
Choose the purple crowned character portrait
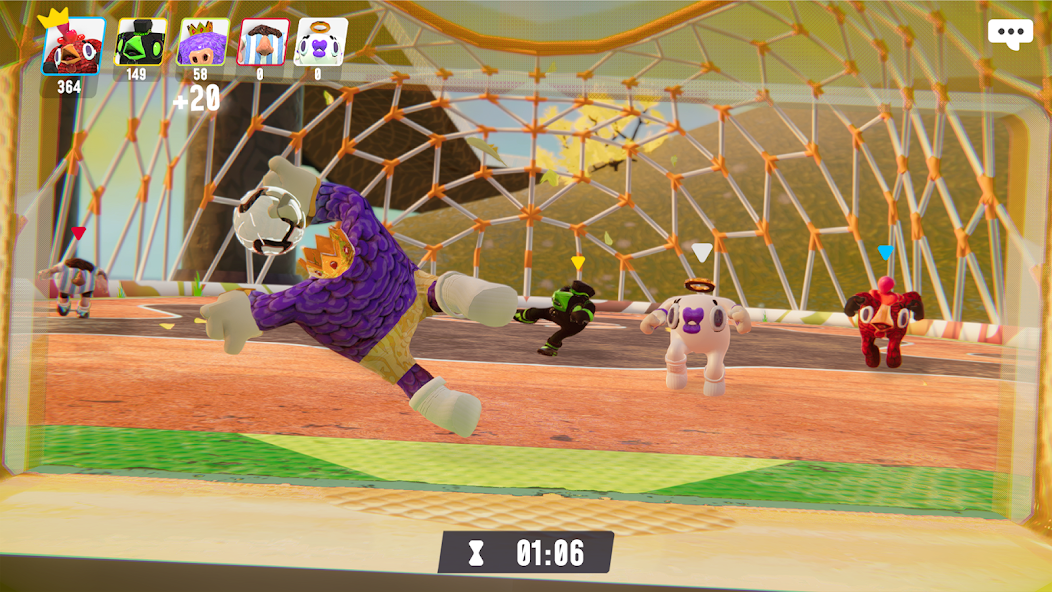coord(202,42)
